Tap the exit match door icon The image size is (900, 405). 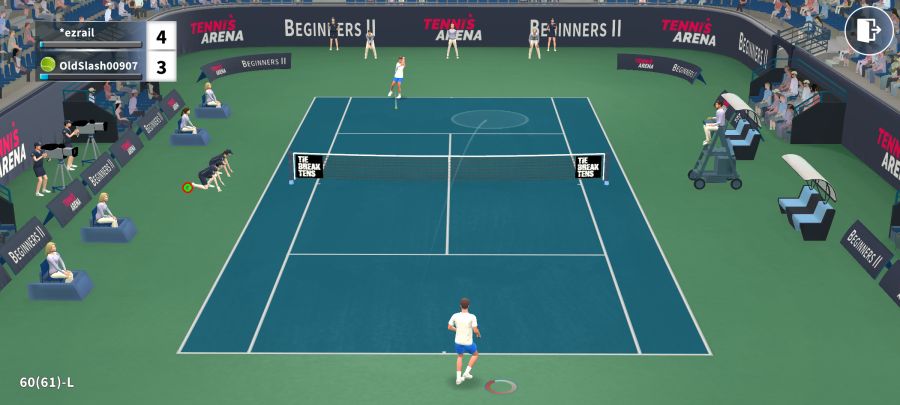pyautogui.click(x=868, y=30)
